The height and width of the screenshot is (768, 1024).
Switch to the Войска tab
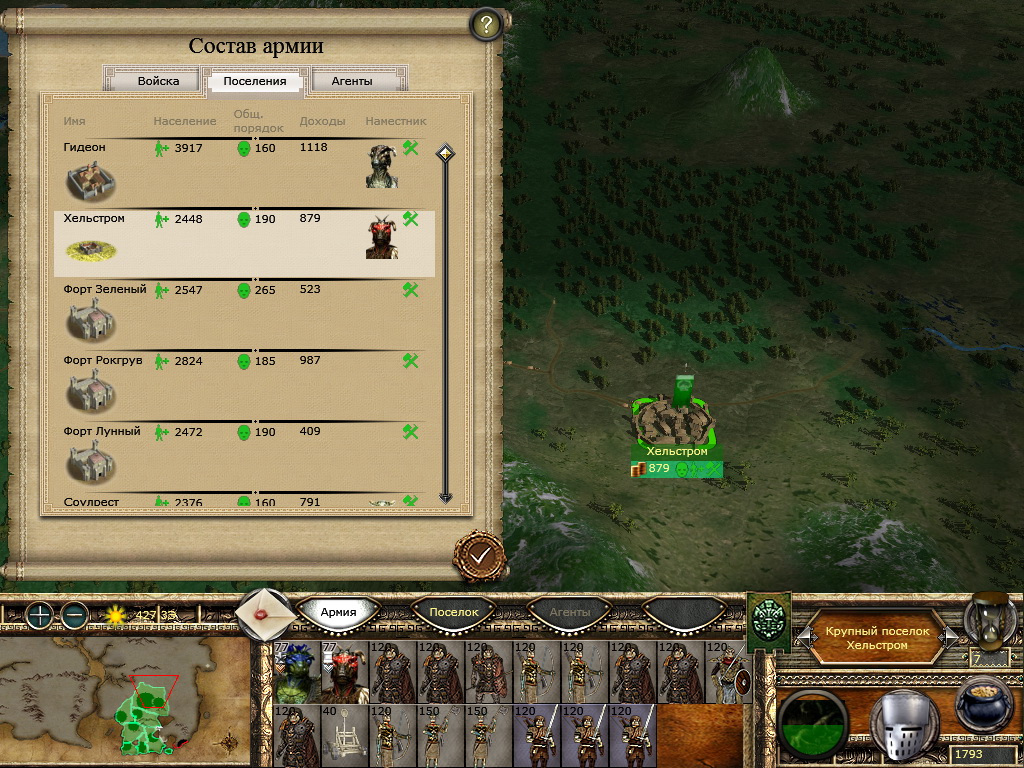[158, 81]
